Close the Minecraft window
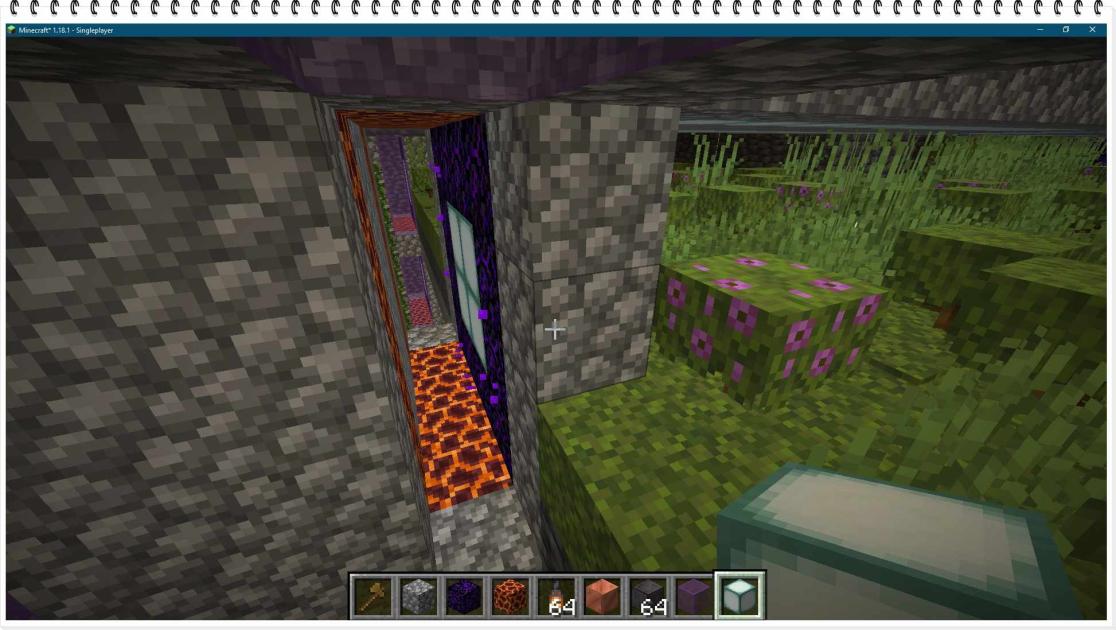 click(1091, 30)
